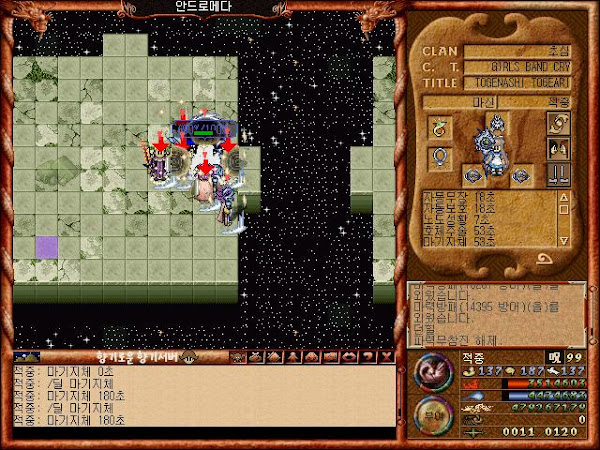
Task: Click the help question mark button
Action: [367, 357]
